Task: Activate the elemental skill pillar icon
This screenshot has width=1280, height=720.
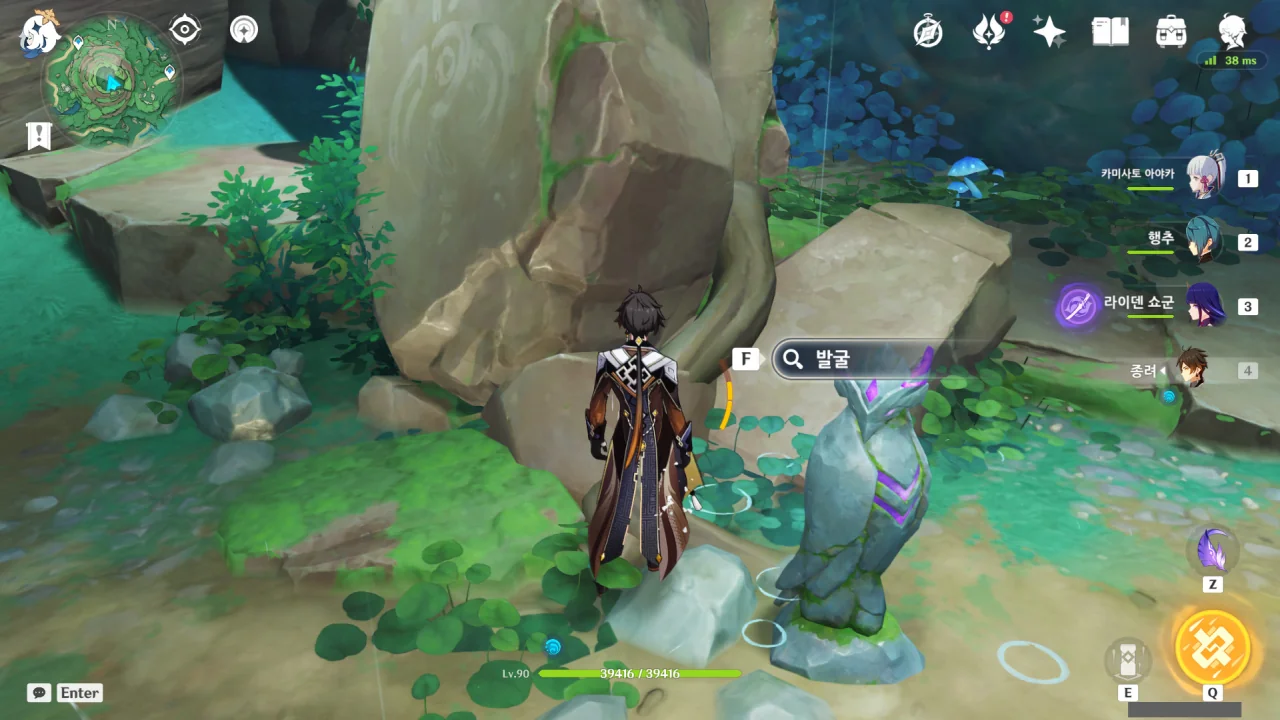Action: [x=1127, y=660]
